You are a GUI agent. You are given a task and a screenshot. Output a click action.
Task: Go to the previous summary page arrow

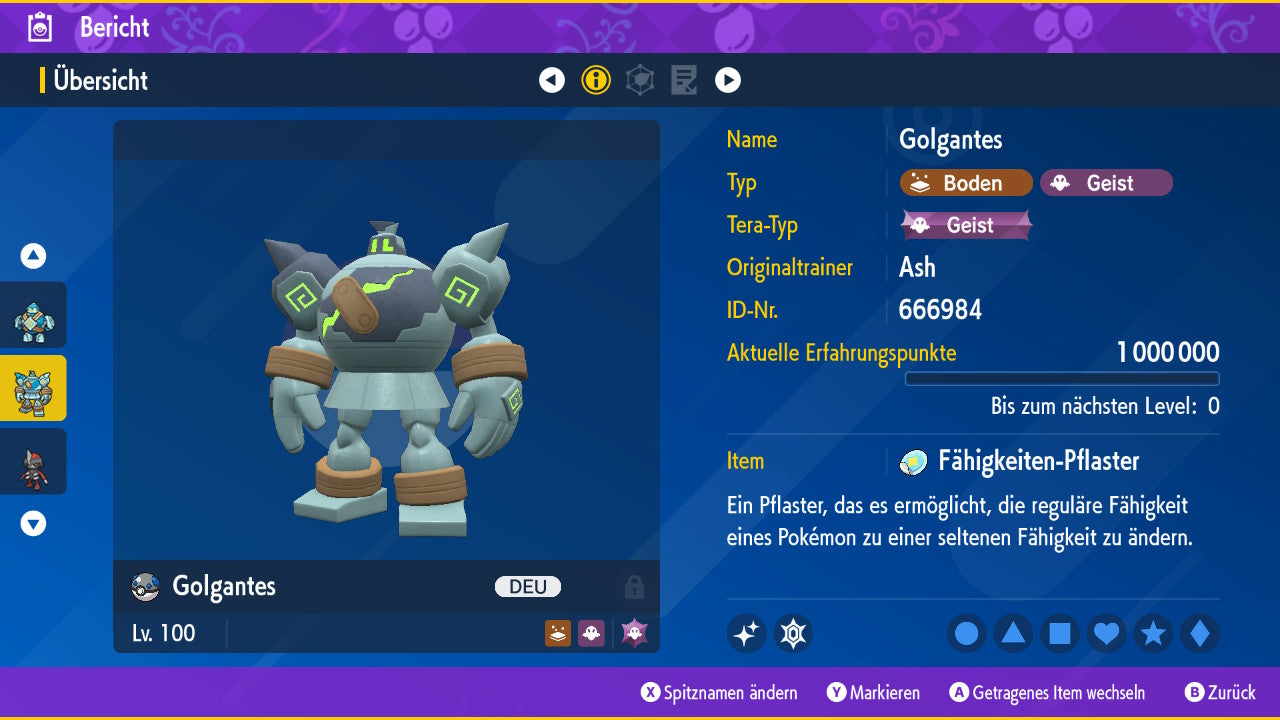[x=552, y=80]
